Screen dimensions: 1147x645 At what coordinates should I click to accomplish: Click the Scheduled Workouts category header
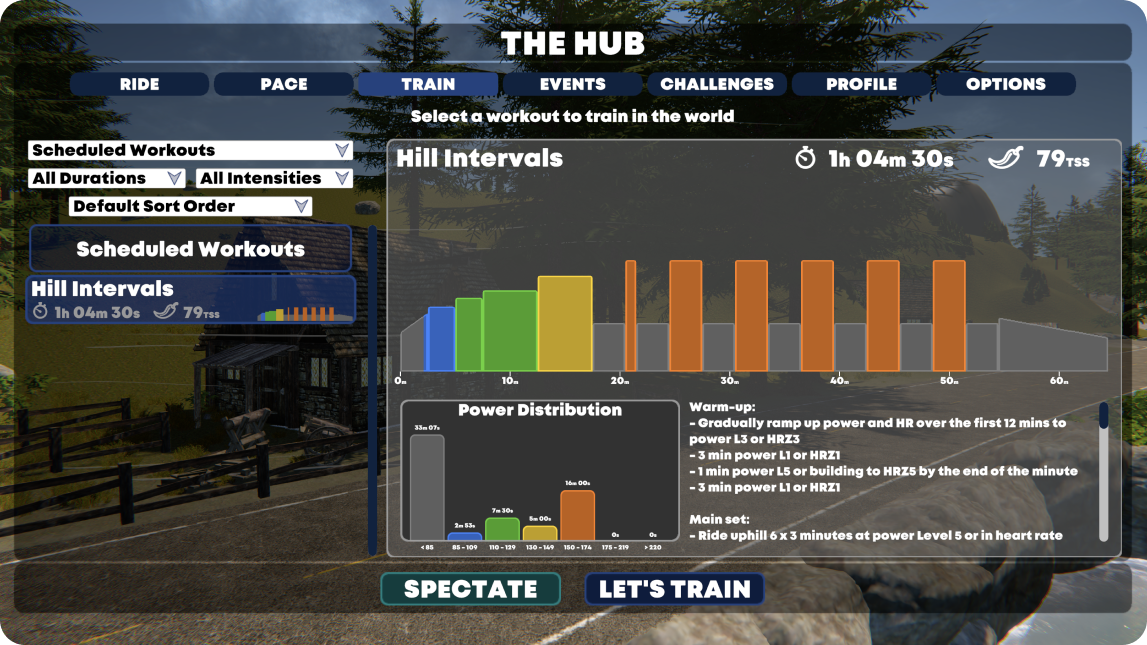(190, 249)
